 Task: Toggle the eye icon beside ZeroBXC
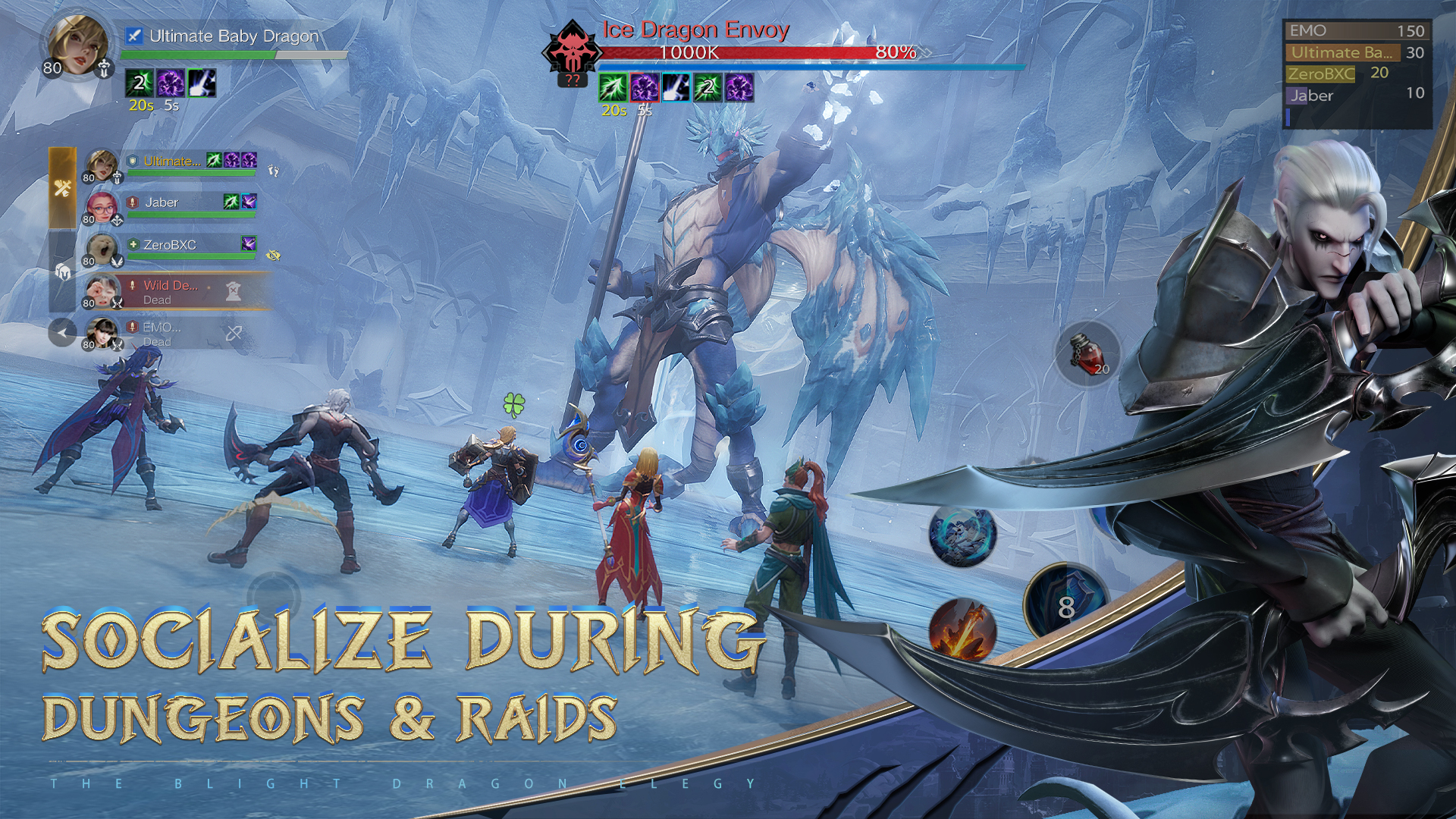[x=274, y=256]
